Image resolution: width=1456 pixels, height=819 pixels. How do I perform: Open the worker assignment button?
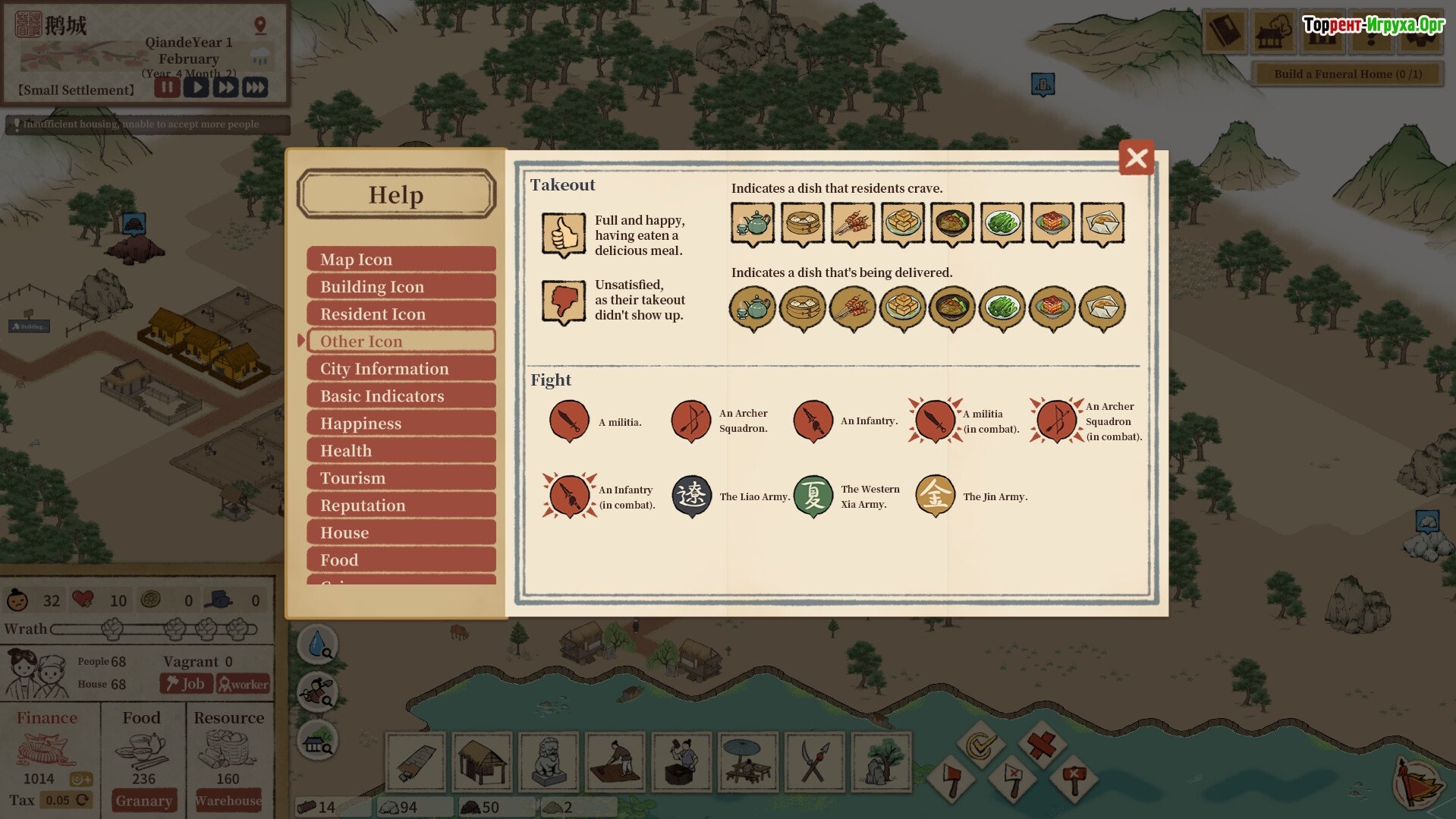243,684
